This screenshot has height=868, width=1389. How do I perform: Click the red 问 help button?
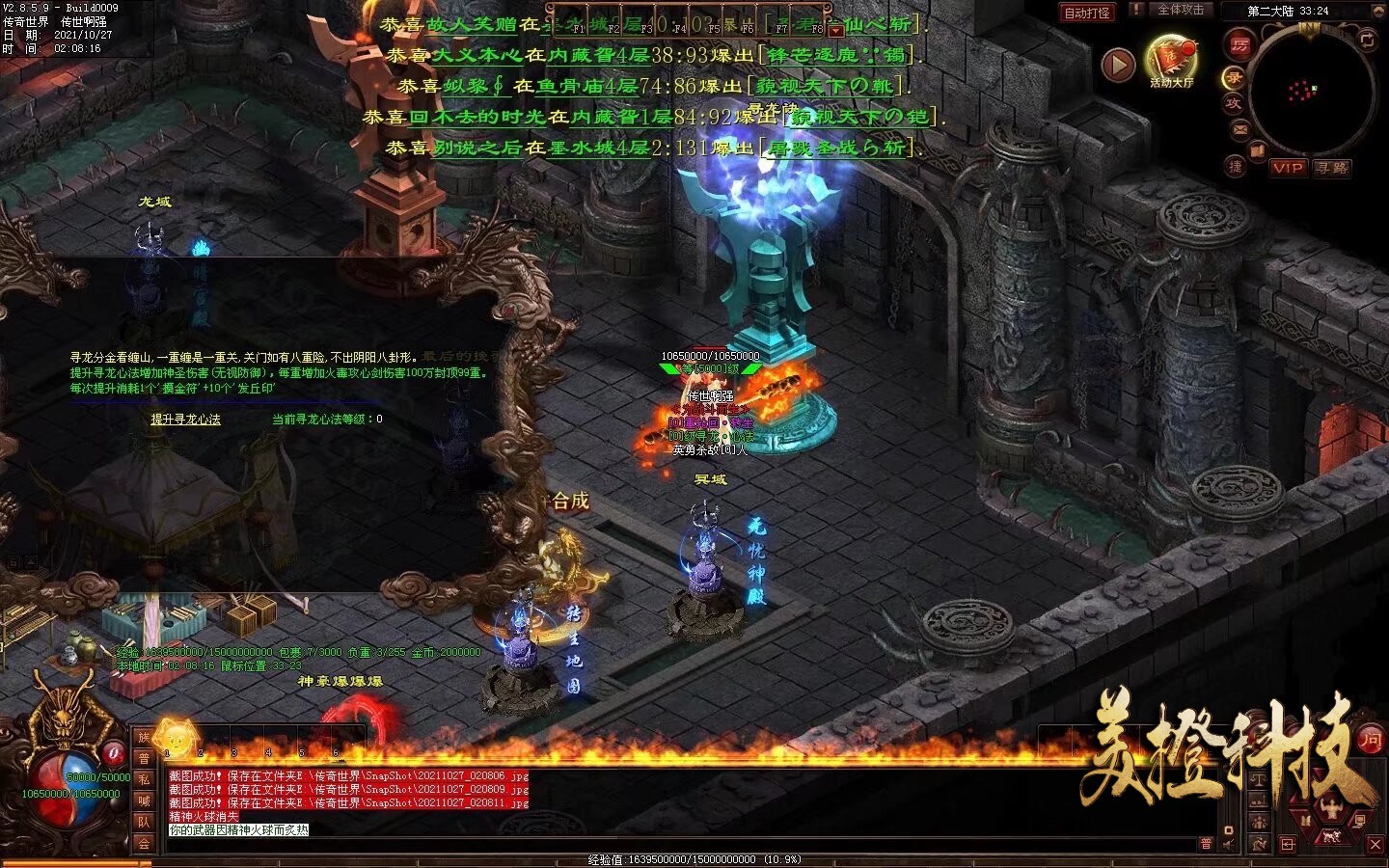click(1370, 740)
